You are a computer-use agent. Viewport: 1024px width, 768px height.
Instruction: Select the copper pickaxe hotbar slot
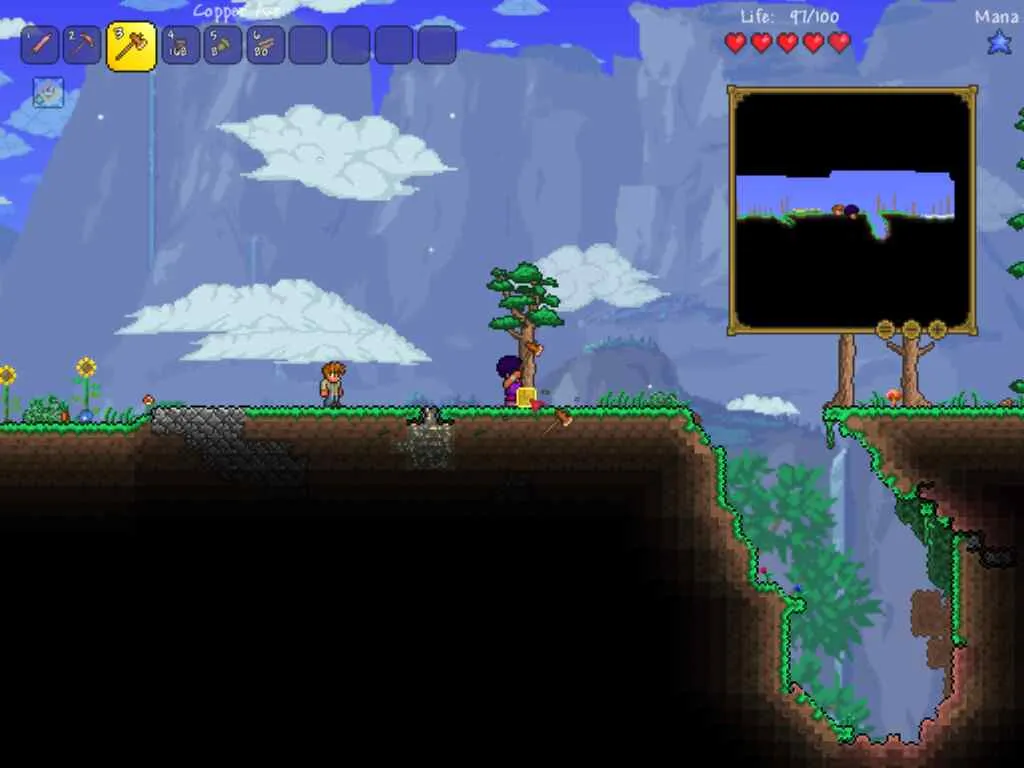82,45
